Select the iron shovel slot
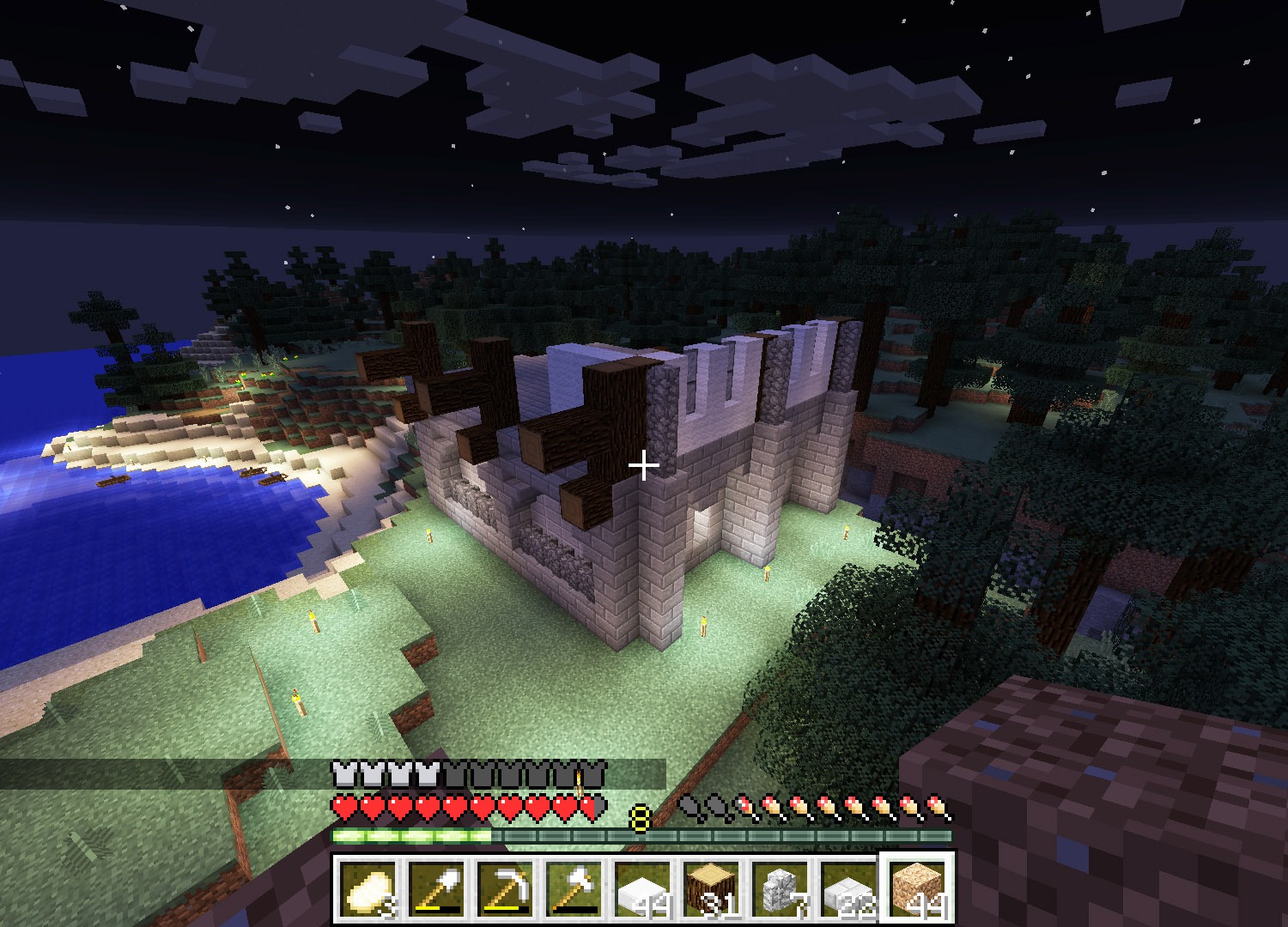1288x927 pixels. tap(436, 888)
